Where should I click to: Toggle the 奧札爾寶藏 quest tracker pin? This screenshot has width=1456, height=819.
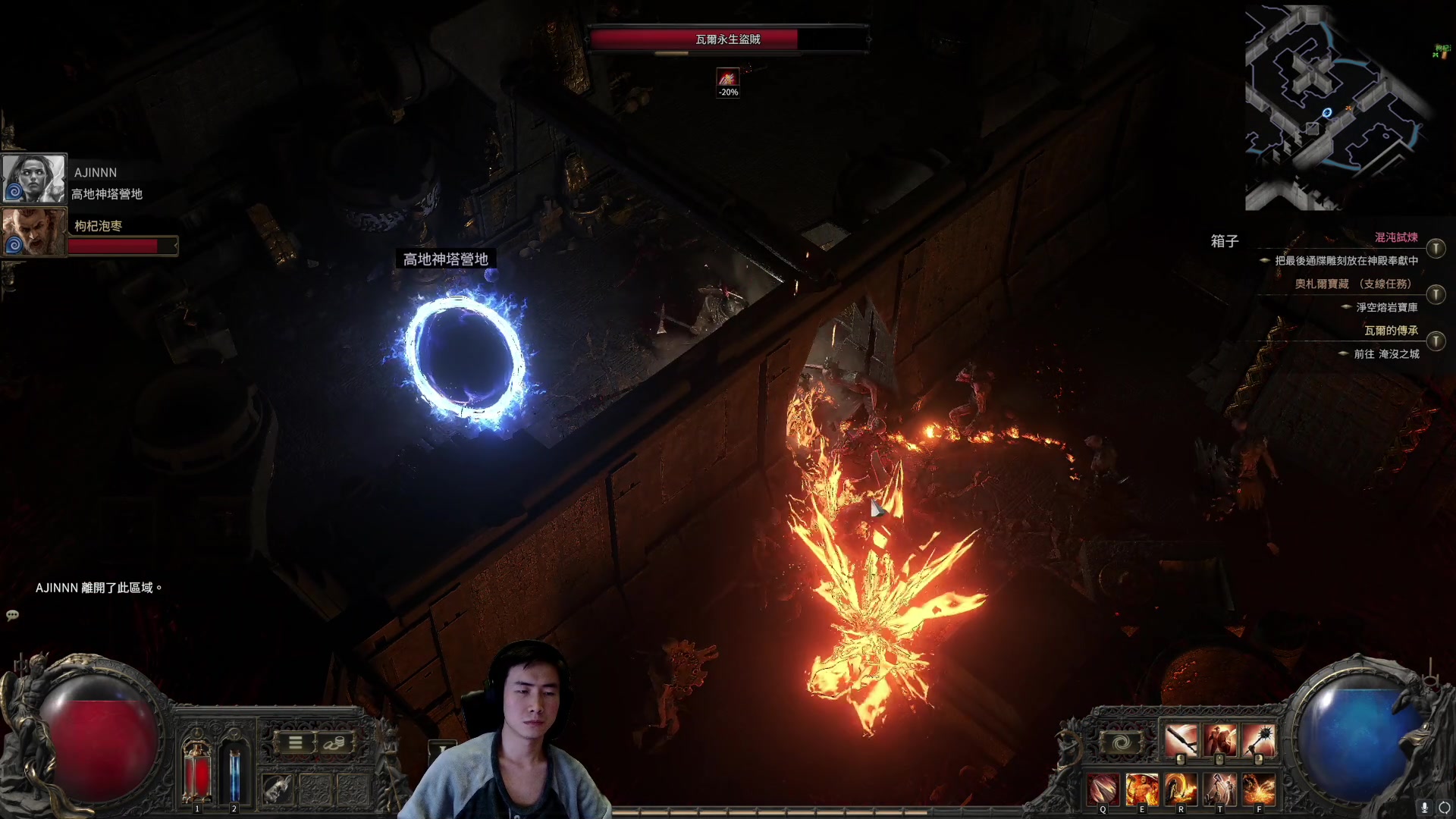pos(1436,294)
